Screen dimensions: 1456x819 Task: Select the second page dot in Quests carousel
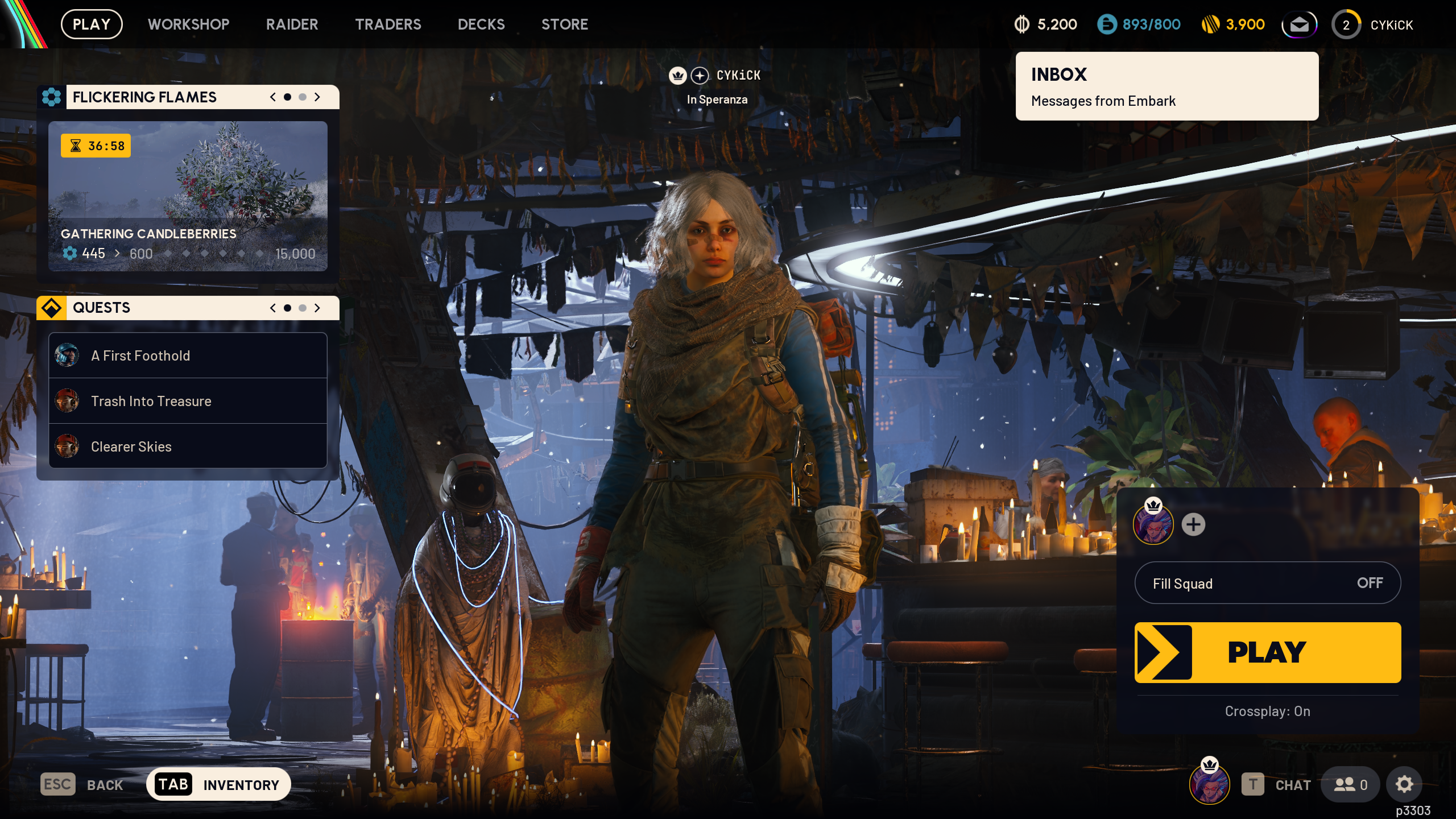tap(303, 308)
